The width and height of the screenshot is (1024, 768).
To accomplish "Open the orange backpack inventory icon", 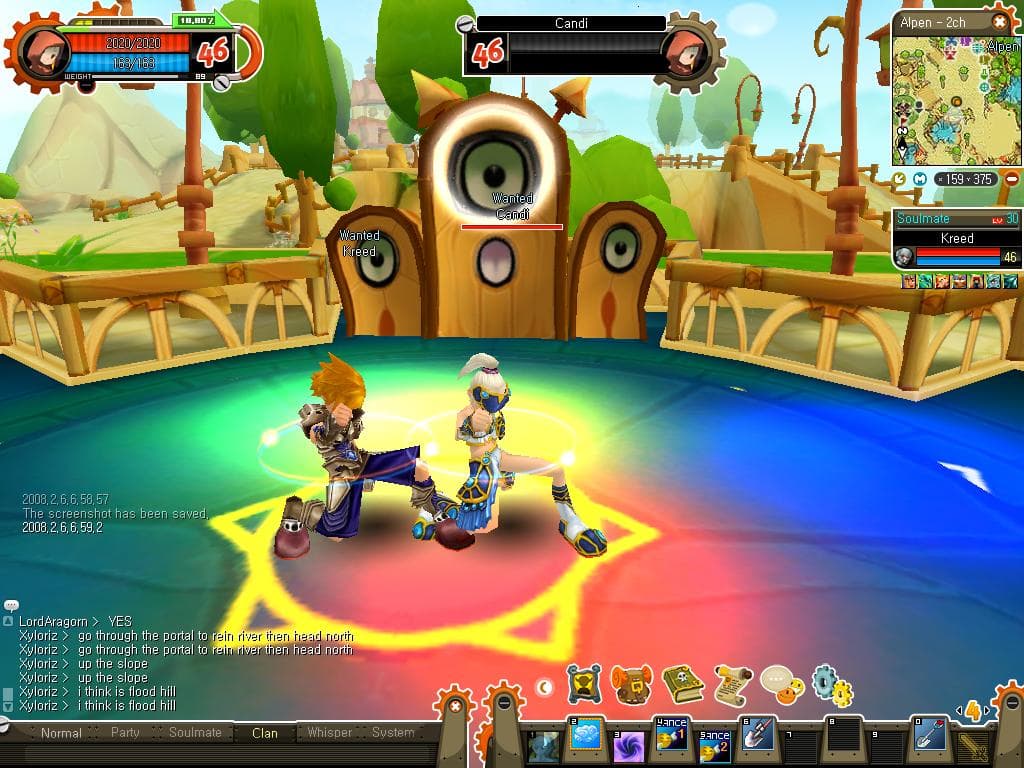I will [x=631, y=685].
